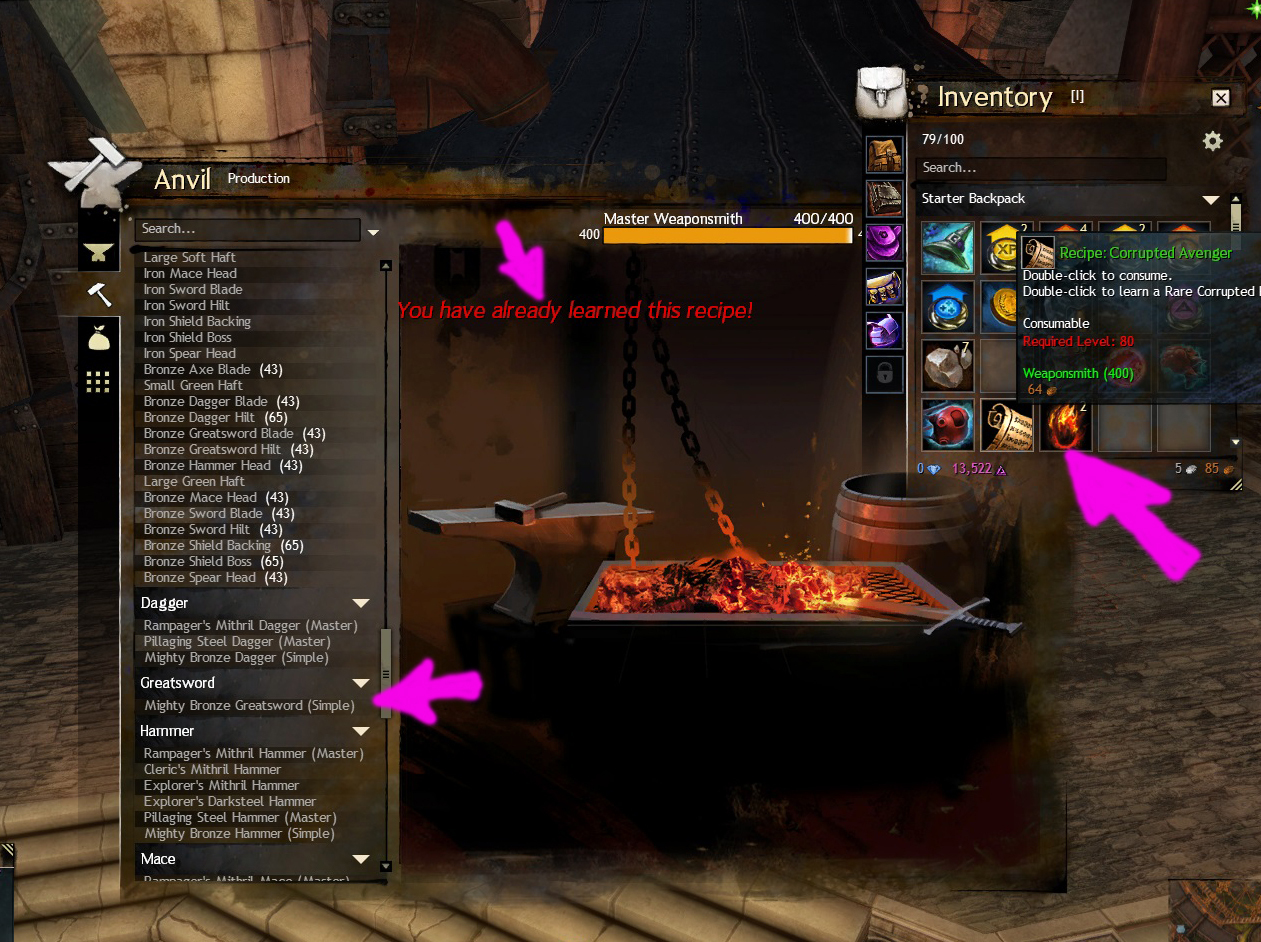This screenshot has height=942, width=1261.
Task: Open the money bag tab
Action: pyautogui.click(x=99, y=339)
